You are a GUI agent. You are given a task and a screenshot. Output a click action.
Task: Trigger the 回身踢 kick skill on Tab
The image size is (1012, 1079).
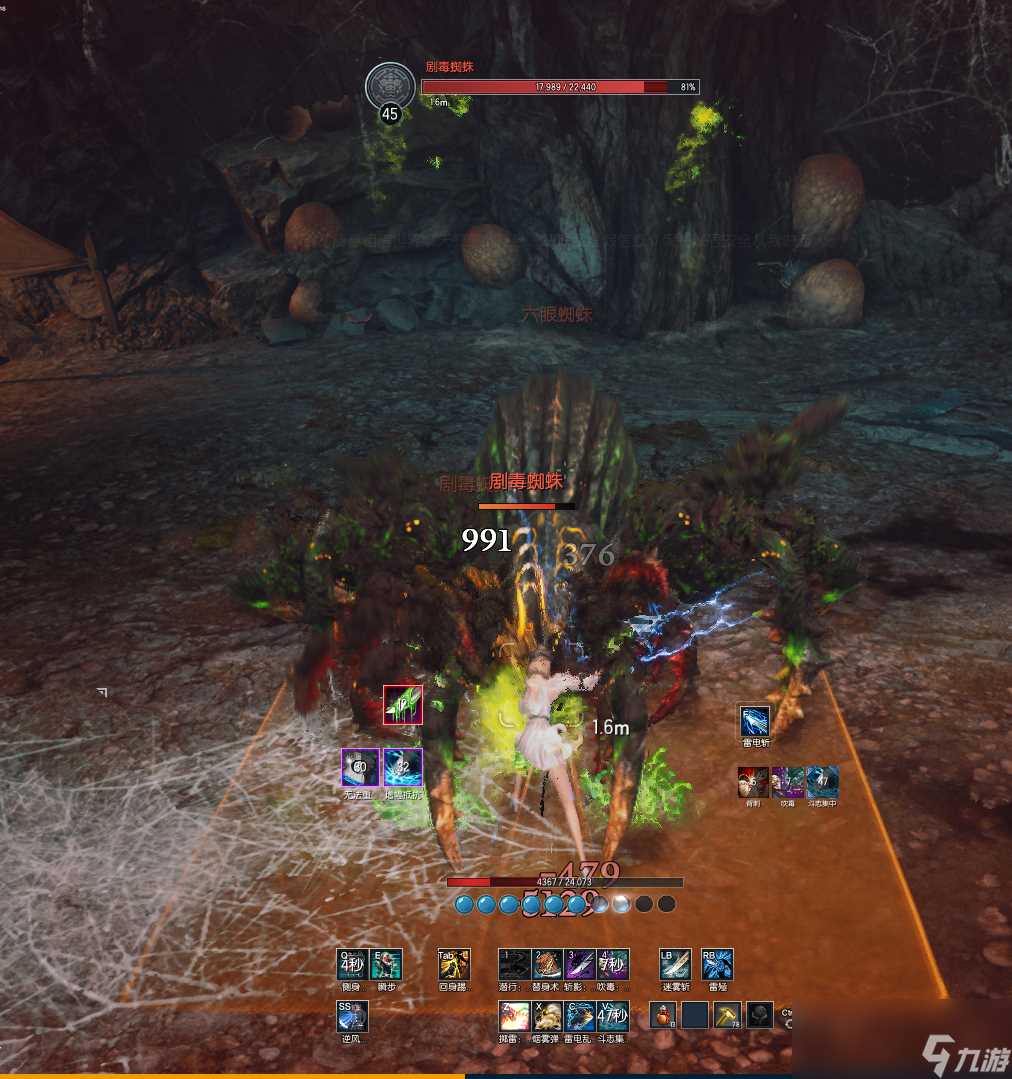(x=453, y=964)
